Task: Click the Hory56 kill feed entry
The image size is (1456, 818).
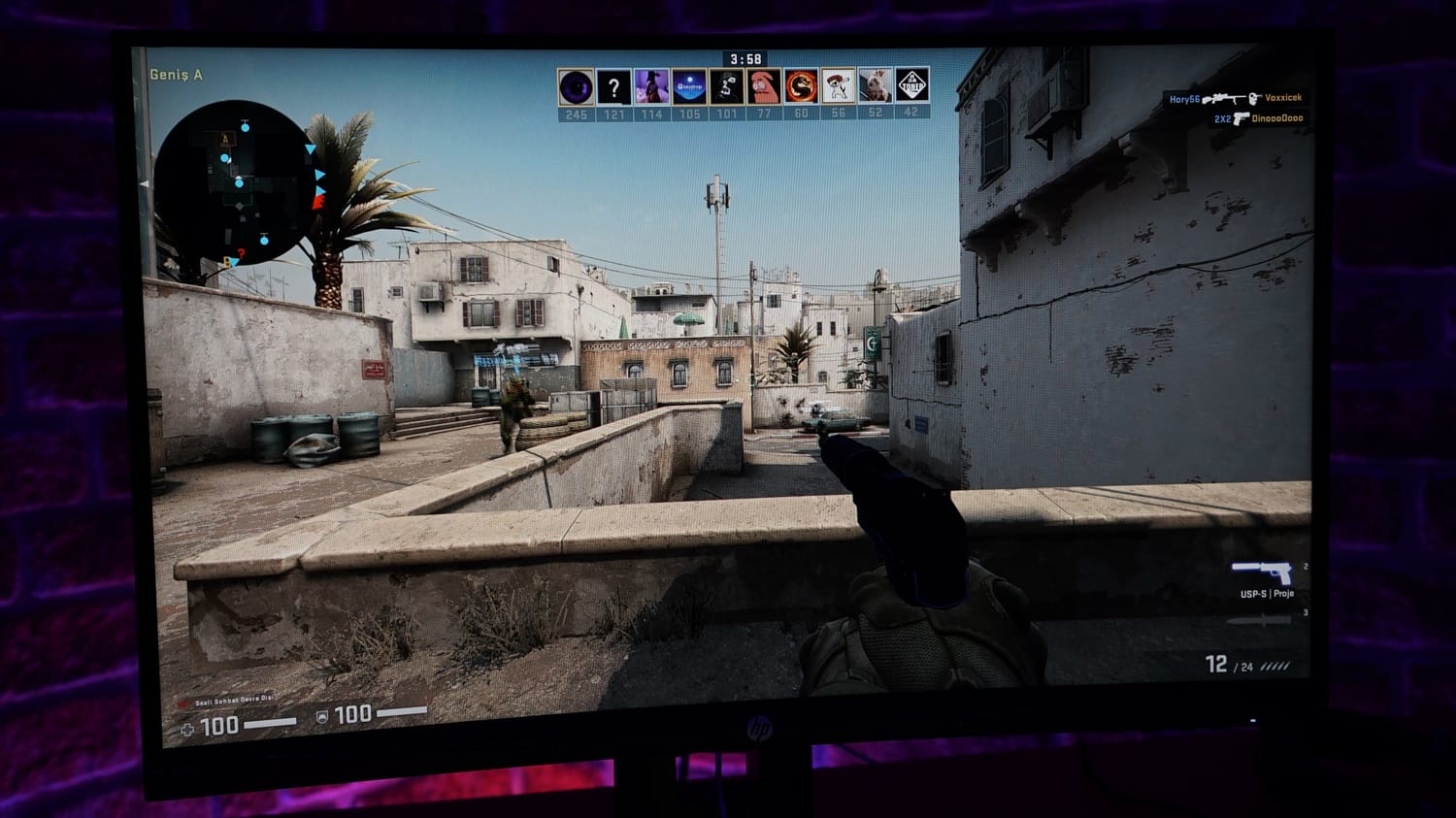Action: point(1235,98)
